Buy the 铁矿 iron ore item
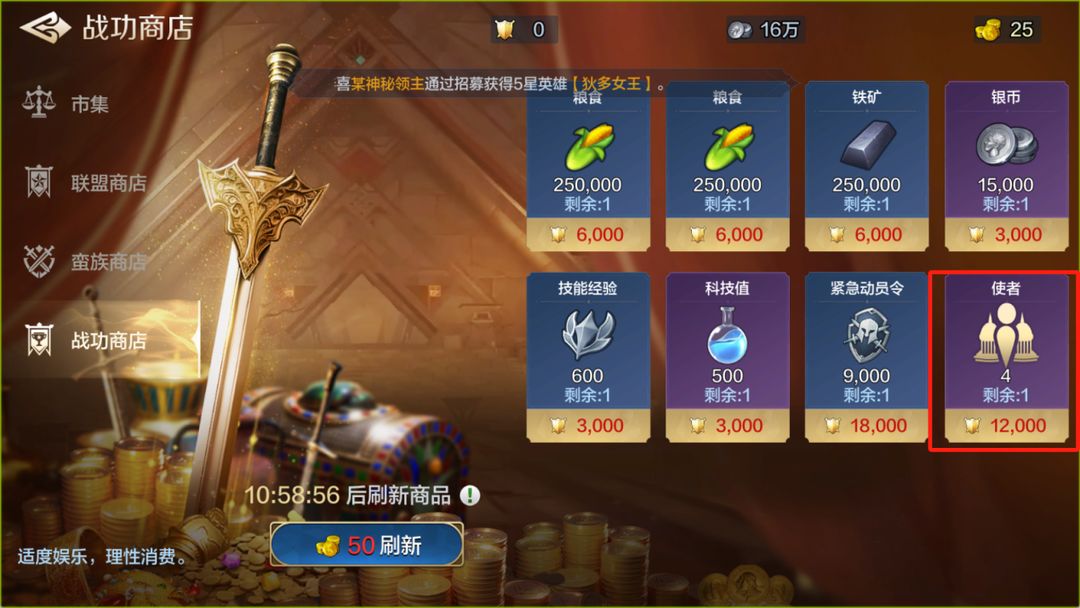The width and height of the screenshot is (1080, 608). pyautogui.click(x=866, y=166)
